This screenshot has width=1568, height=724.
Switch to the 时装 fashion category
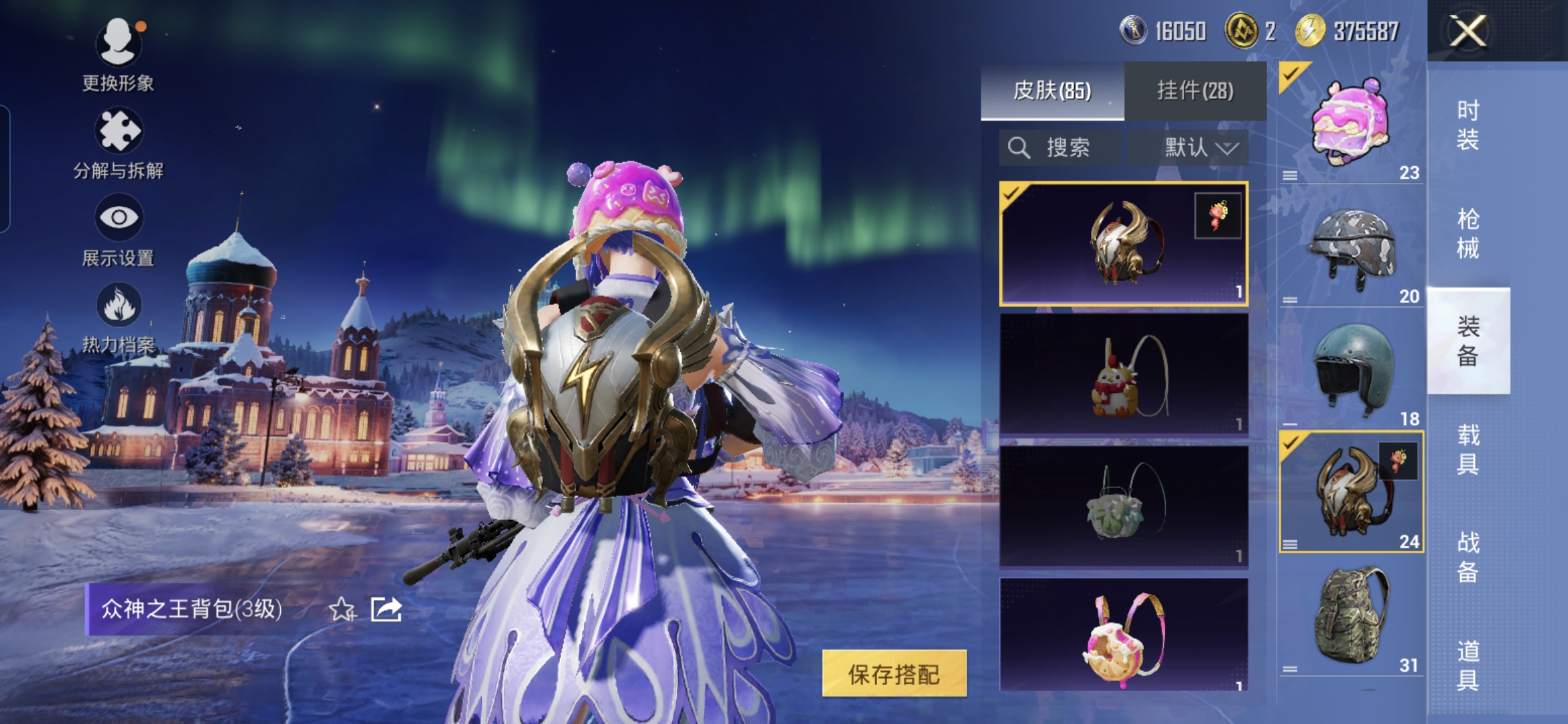point(1467,125)
